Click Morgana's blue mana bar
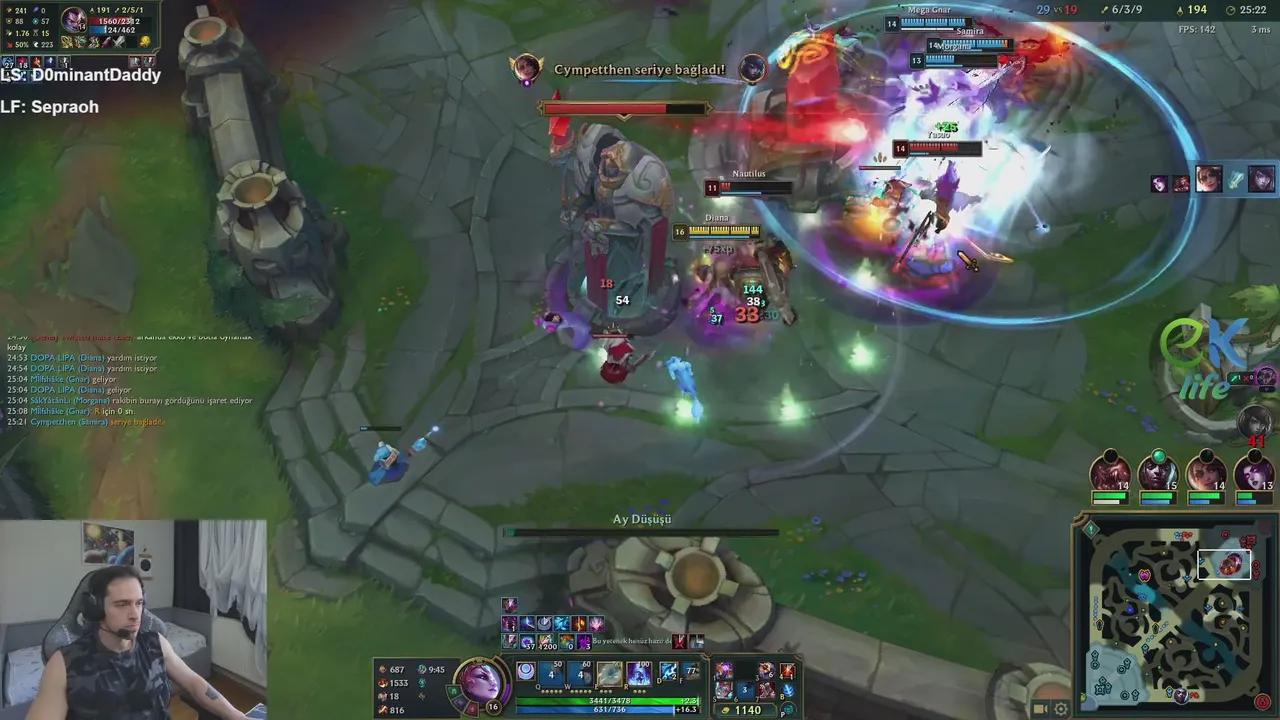The image size is (1280, 720). [x=600, y=708]
